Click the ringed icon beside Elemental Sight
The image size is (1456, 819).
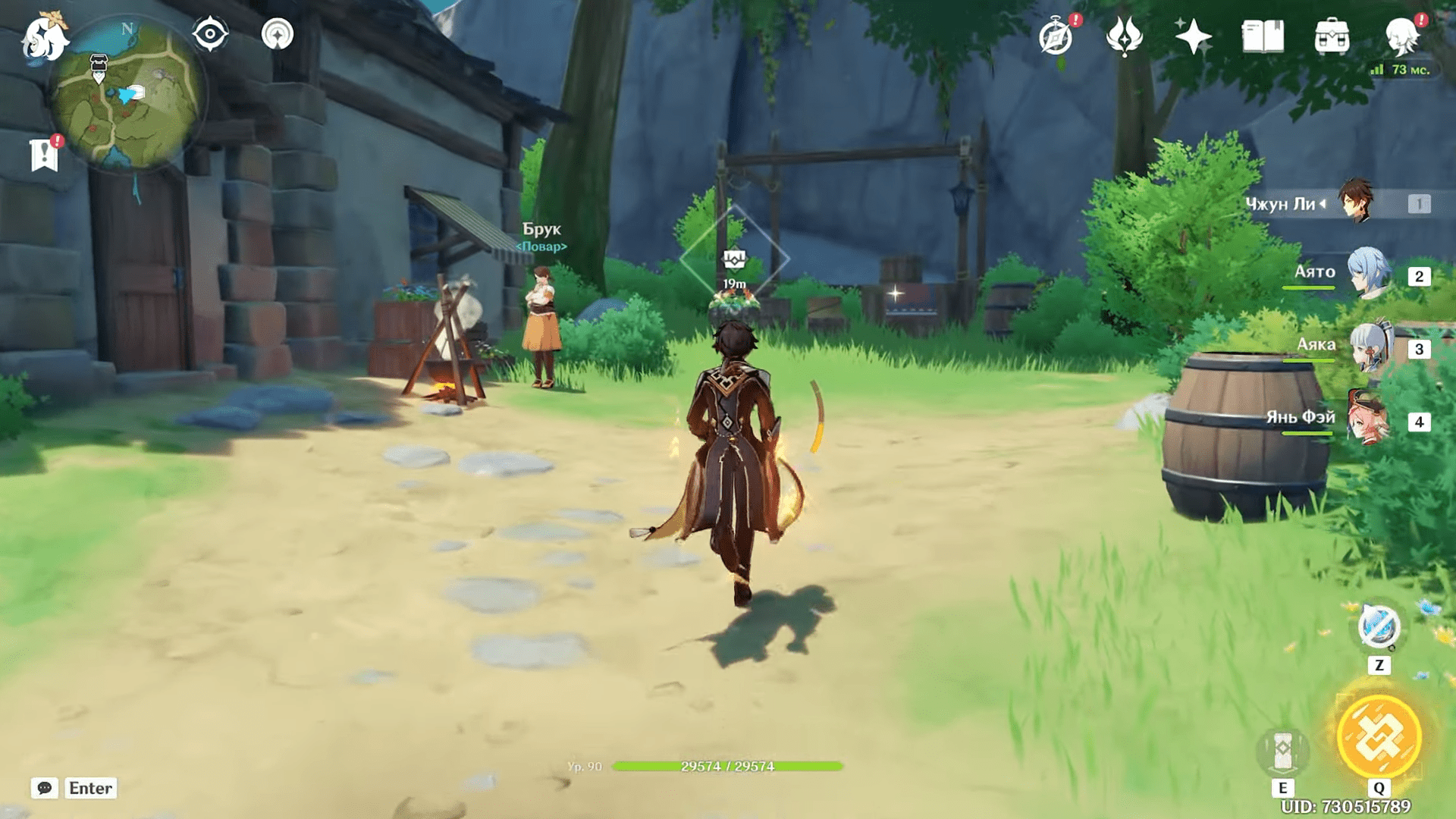pyautogui.click(x=278, y=34)
